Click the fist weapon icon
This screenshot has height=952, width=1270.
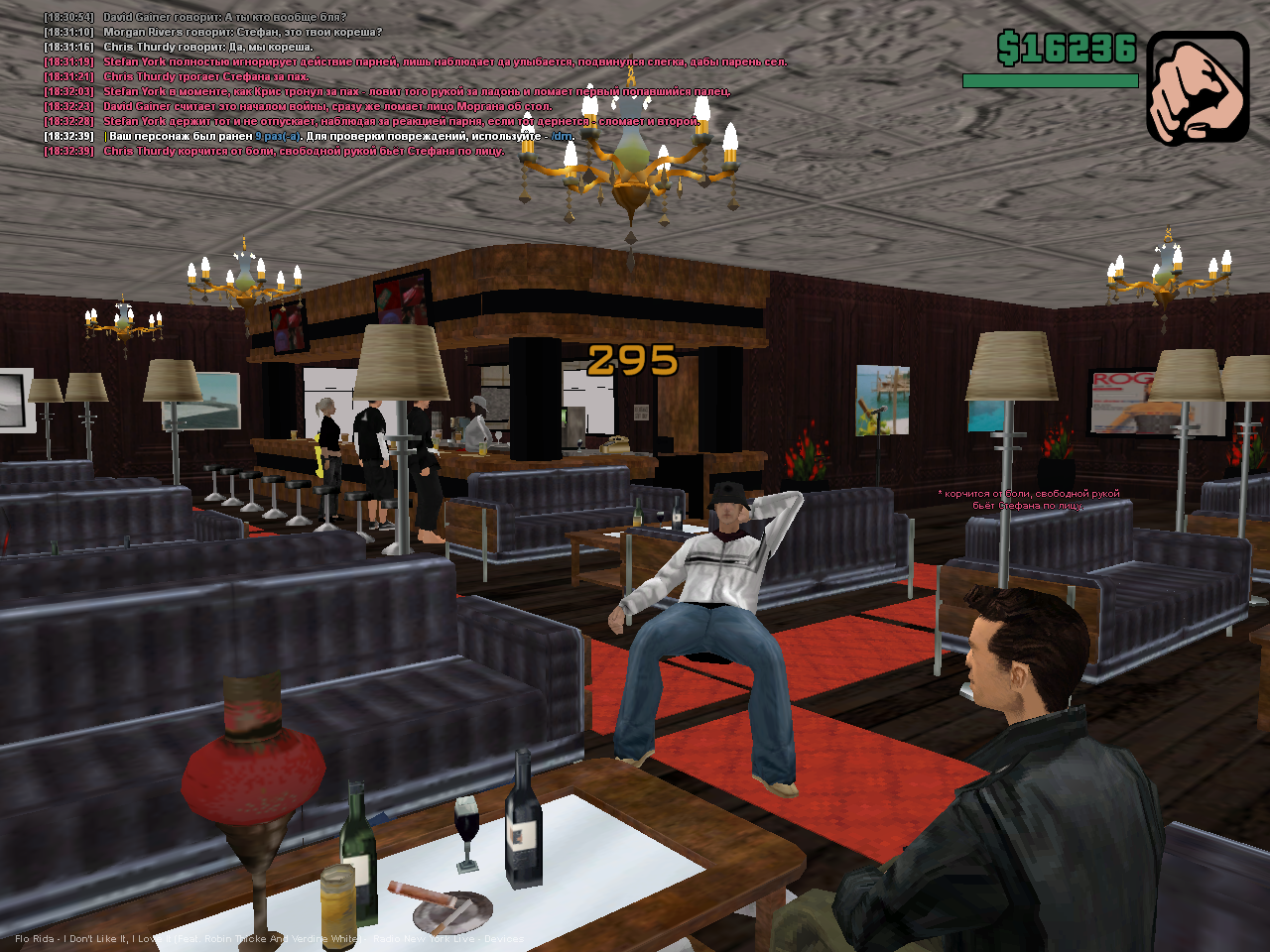(x=1197, y=88)
